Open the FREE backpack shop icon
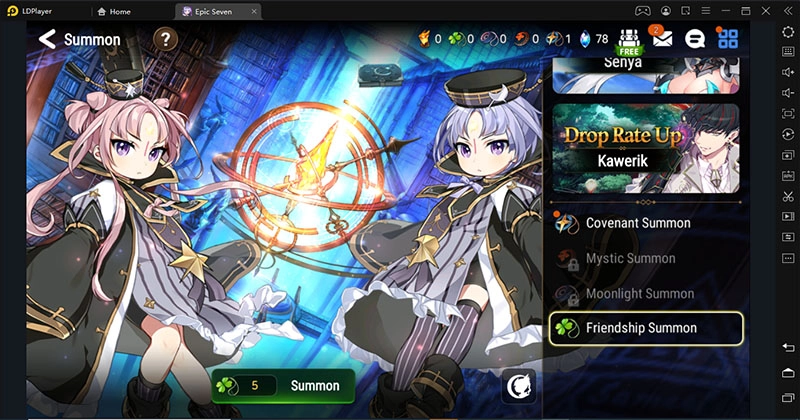This screenshot has width=800, height=420. pyautogui.click(x=629, y=40)
